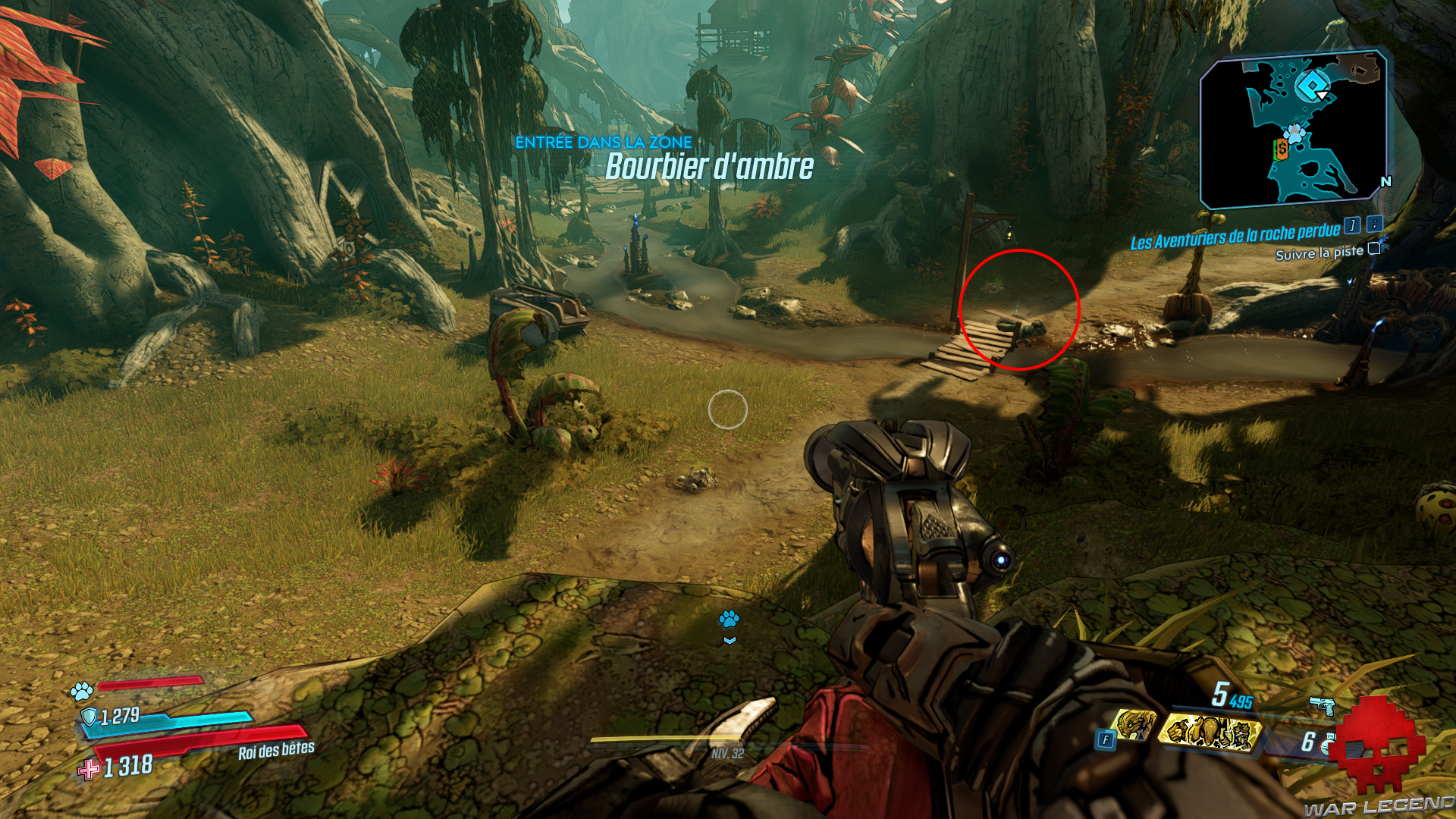Click the grenade icon next to 6
This screenshot has height=819, width=1456.
(x=1329, y=742)
